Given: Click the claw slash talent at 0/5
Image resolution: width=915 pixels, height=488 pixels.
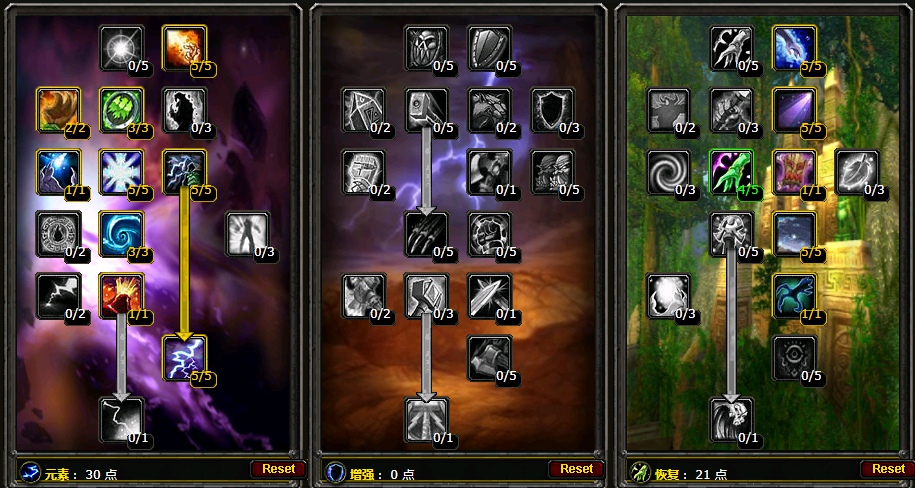Looking at the screenshot, I should coord(427,233).
